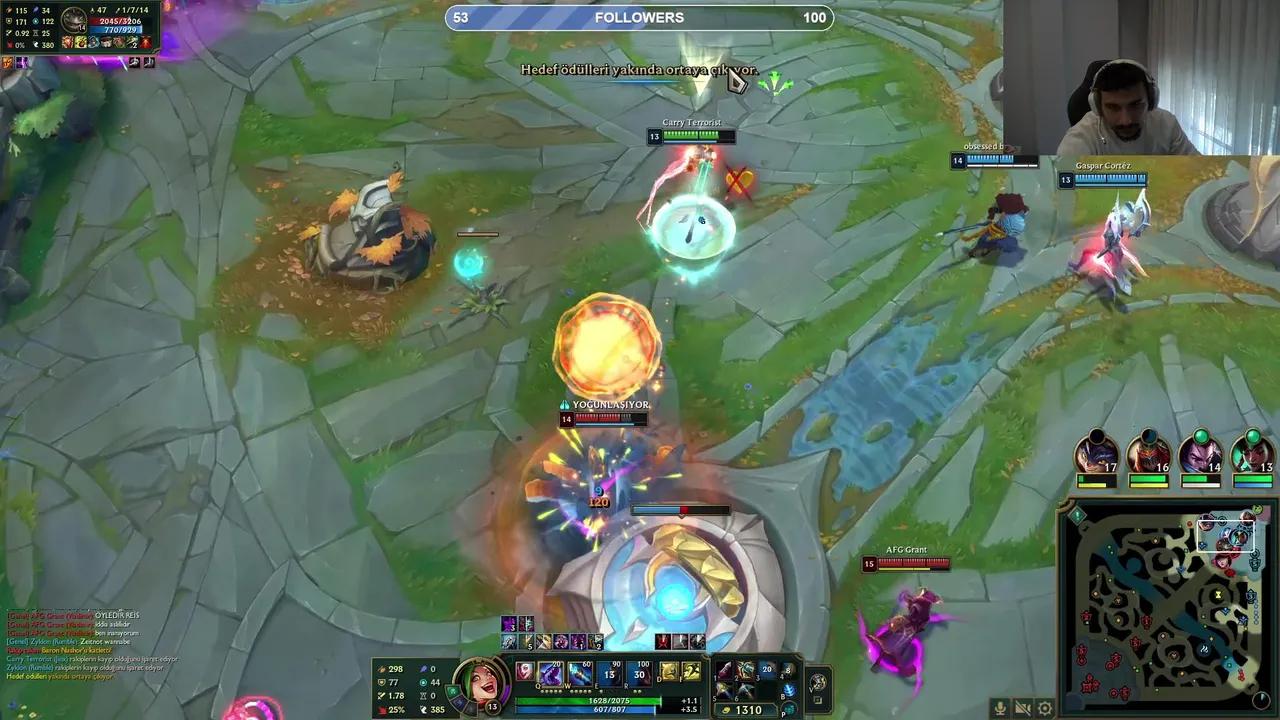Select Yasuo's teammate portrait beside the minimap
Viewport: 1280px width, 720px height.
coord(1203,455)
